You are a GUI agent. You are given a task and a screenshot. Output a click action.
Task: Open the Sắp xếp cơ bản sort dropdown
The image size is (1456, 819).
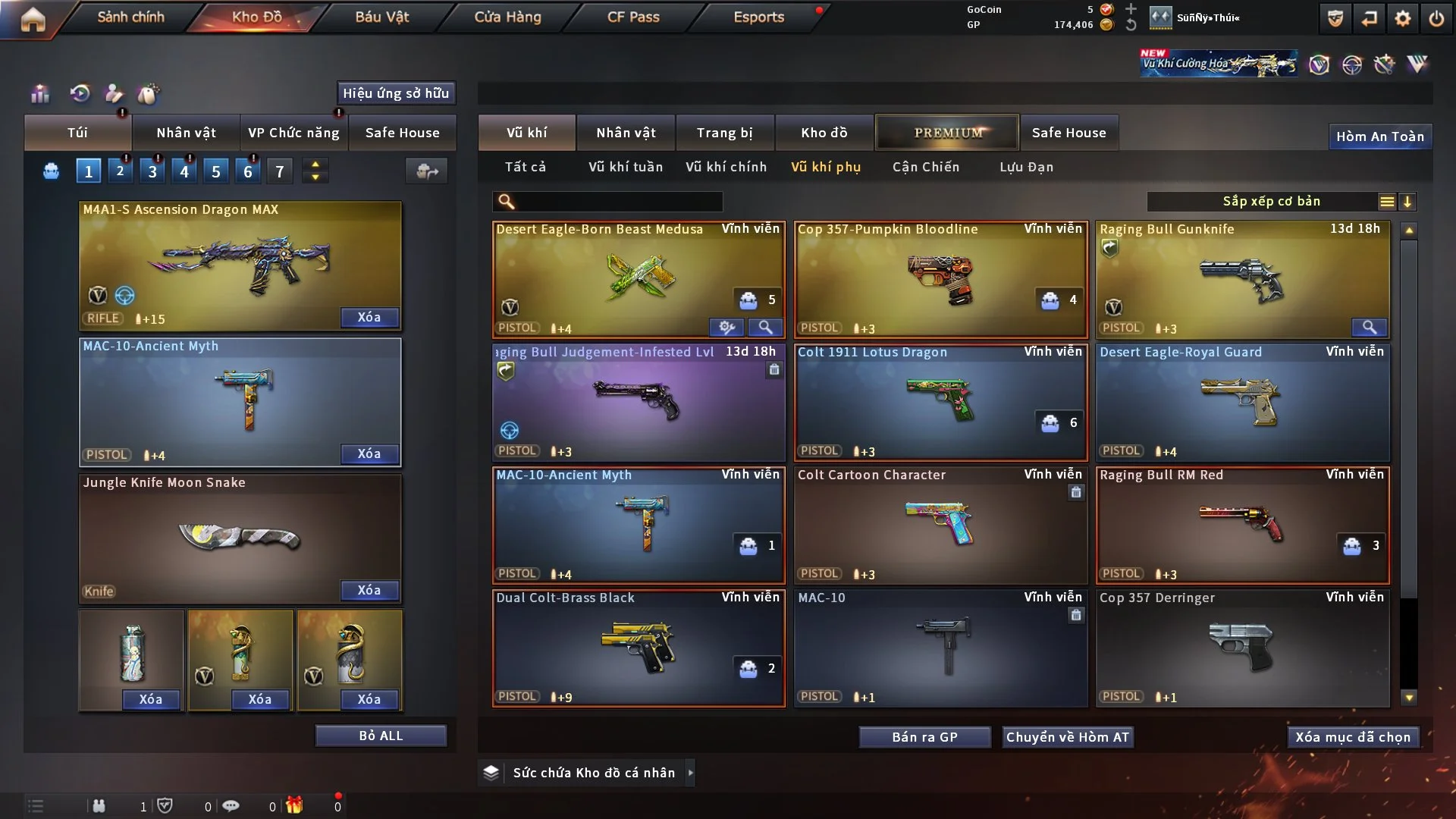(x=1271, y=201)
